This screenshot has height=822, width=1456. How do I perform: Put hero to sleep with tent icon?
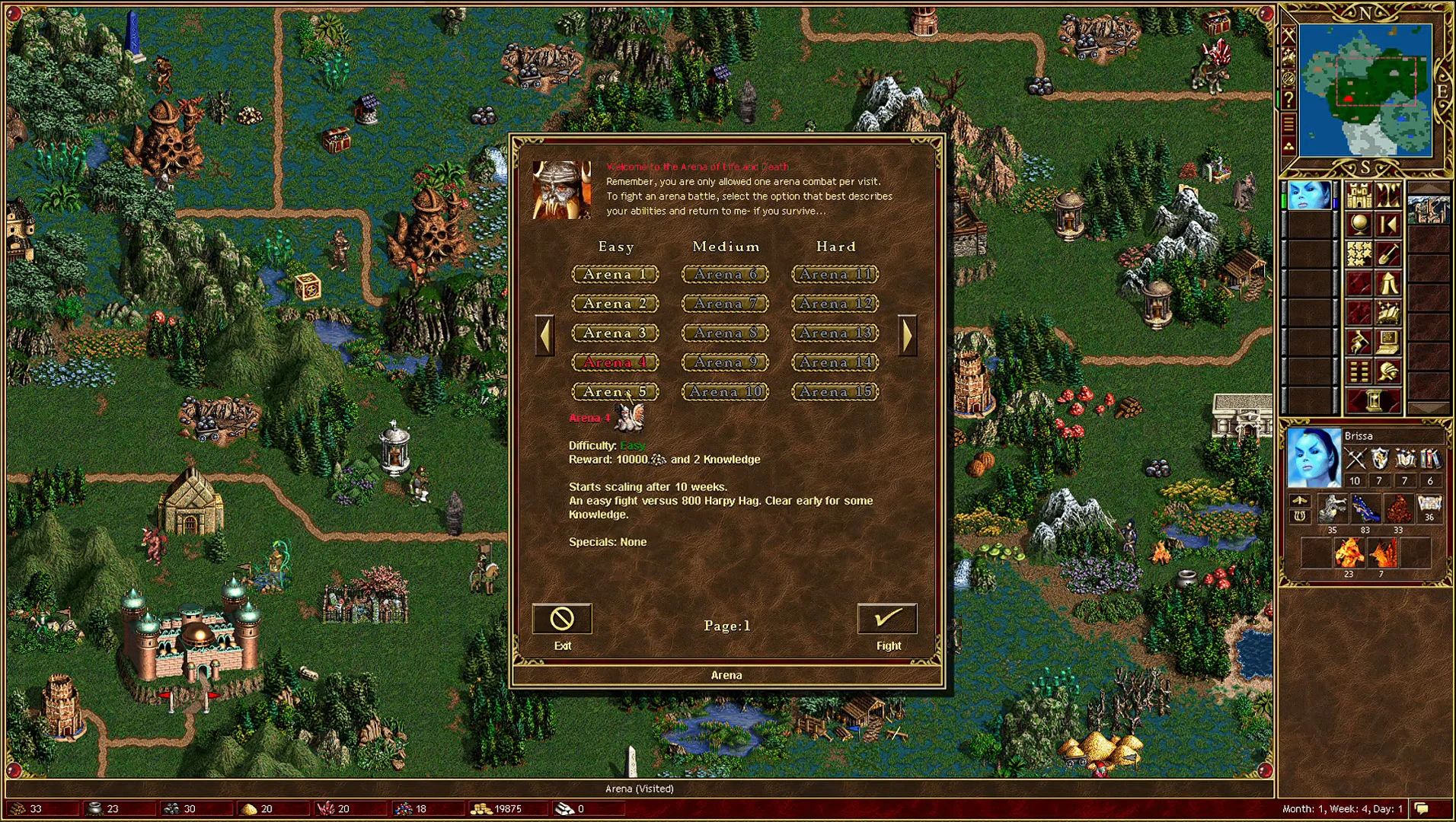pyautogui.click(x=1388, y=284)
